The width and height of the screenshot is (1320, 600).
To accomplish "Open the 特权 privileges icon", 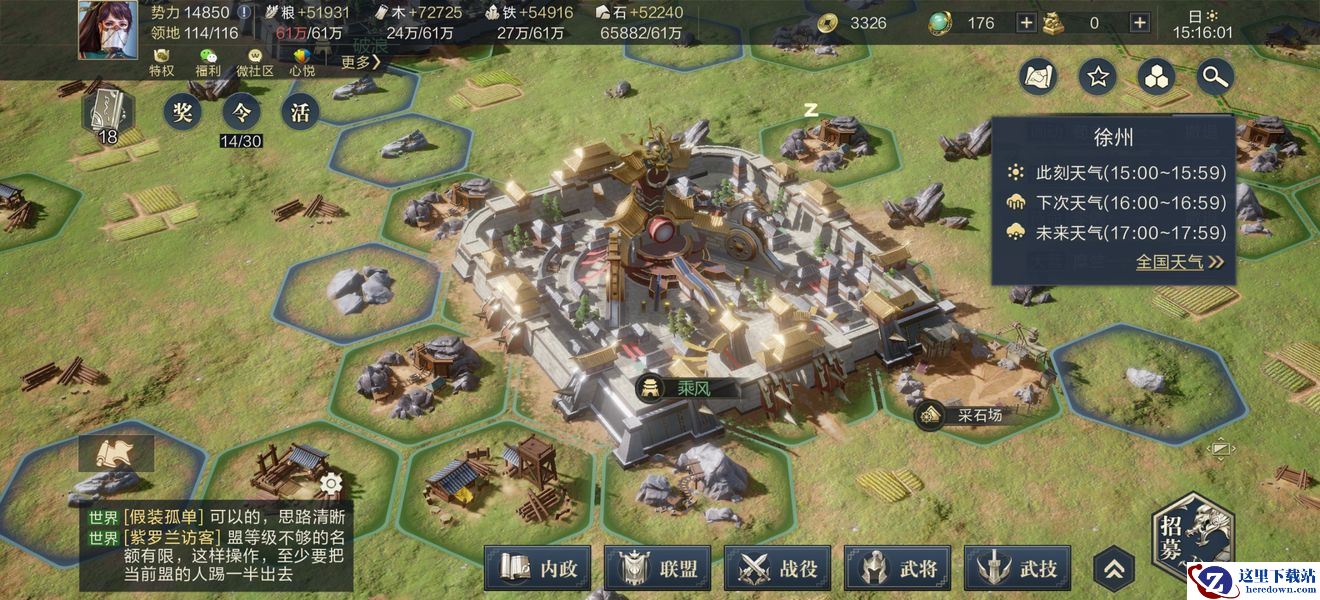I will [x=162, y=62].
